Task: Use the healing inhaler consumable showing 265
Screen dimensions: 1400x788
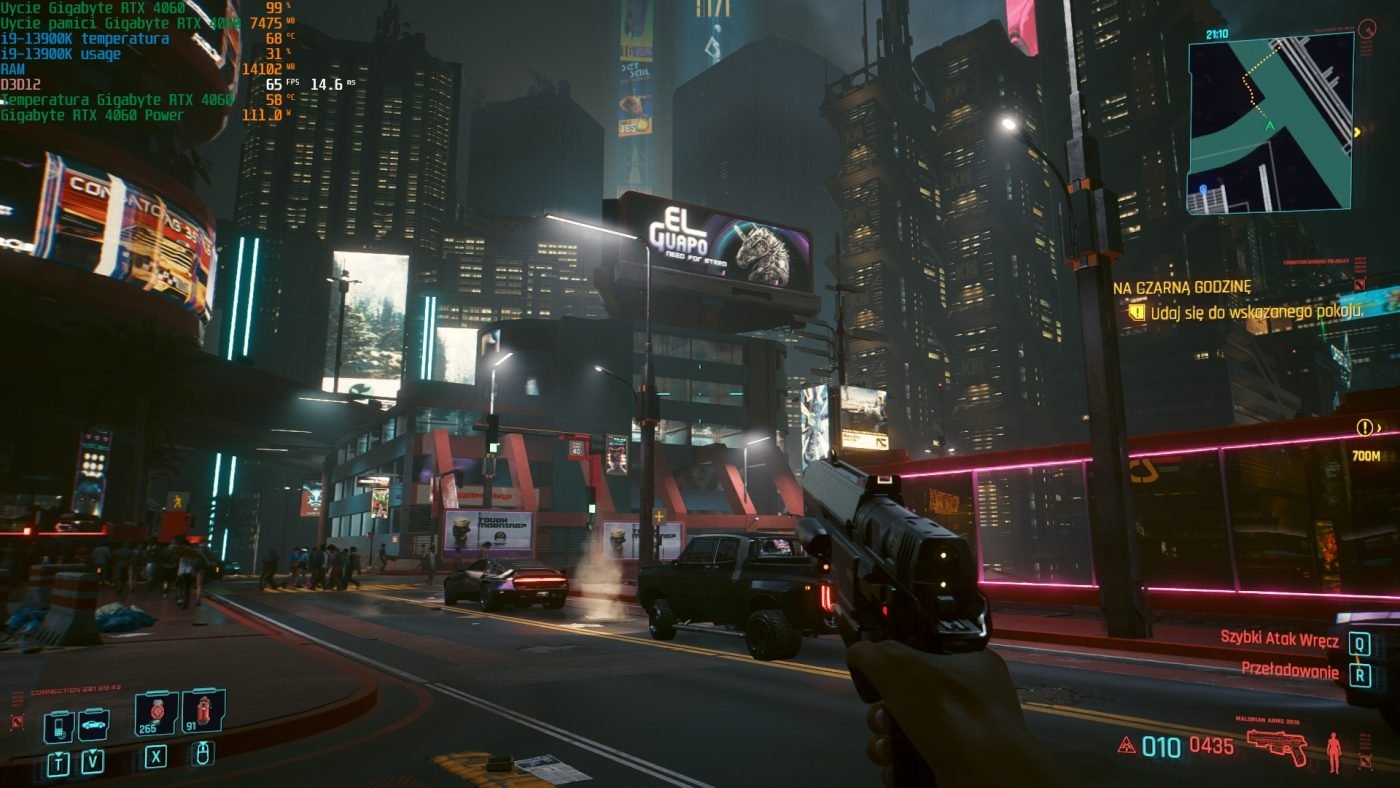Action: 156,714
